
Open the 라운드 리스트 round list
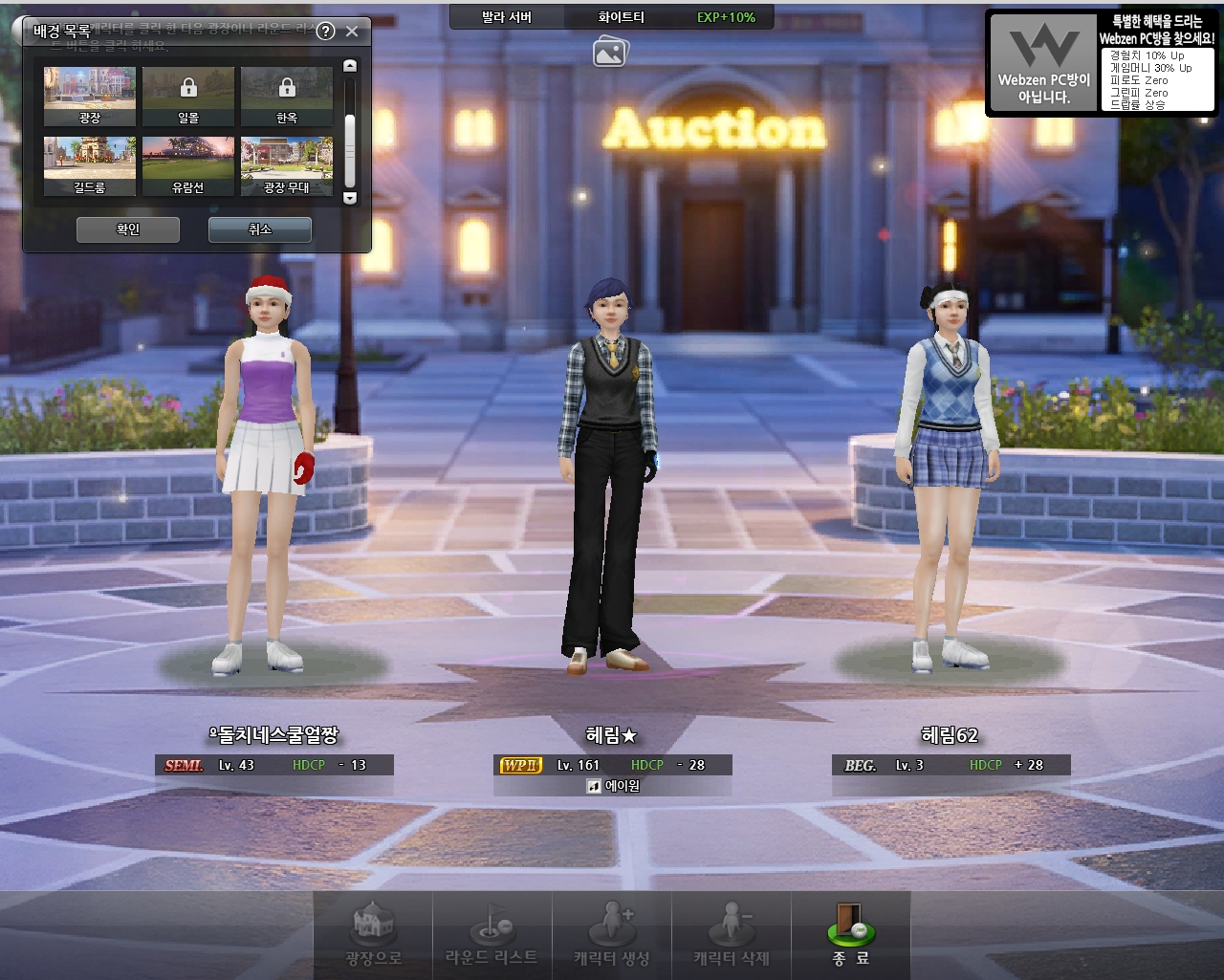pyautogui.click(x=492, y=936)
